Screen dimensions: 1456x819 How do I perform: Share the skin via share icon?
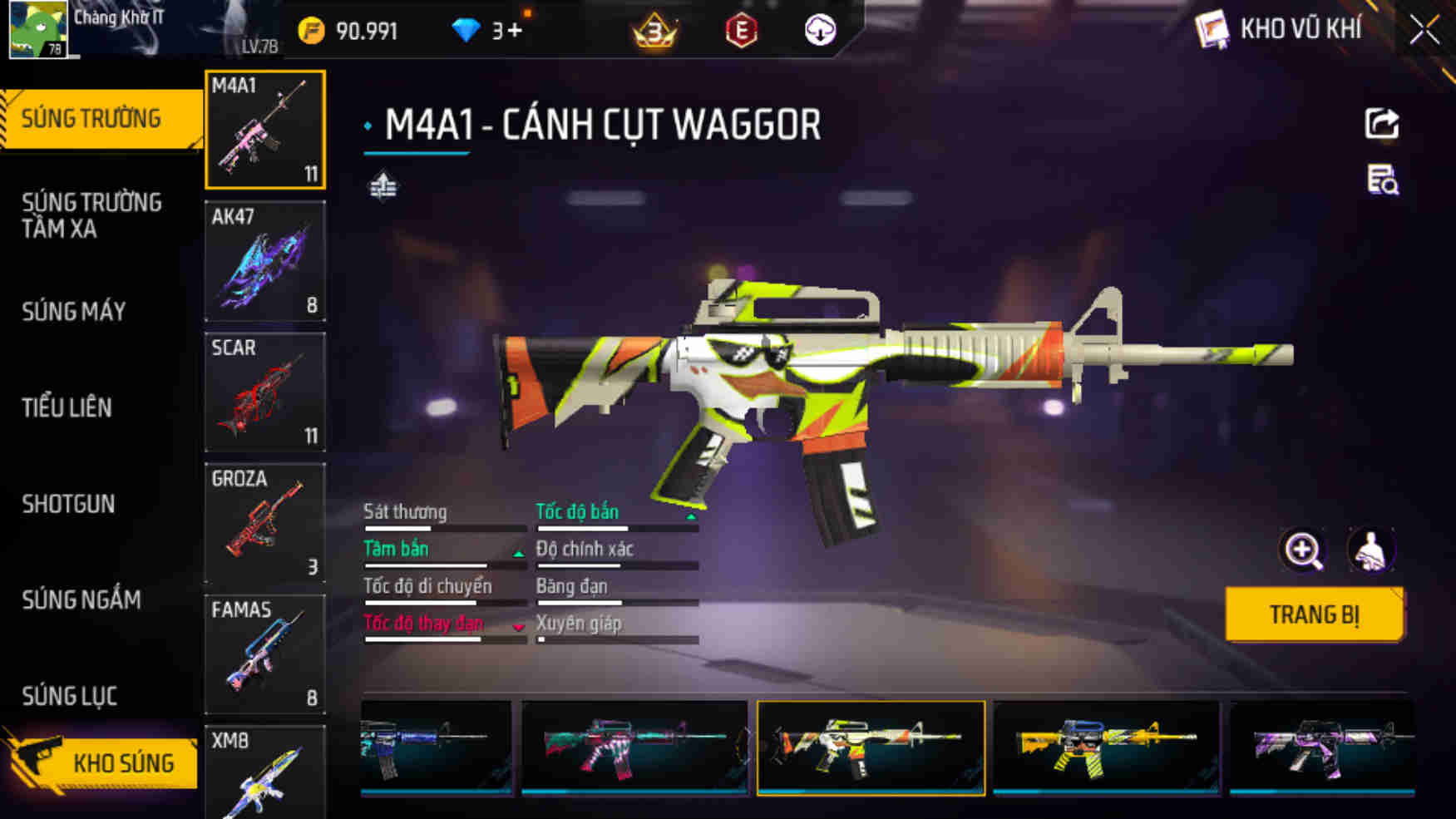click(1382, 124)
